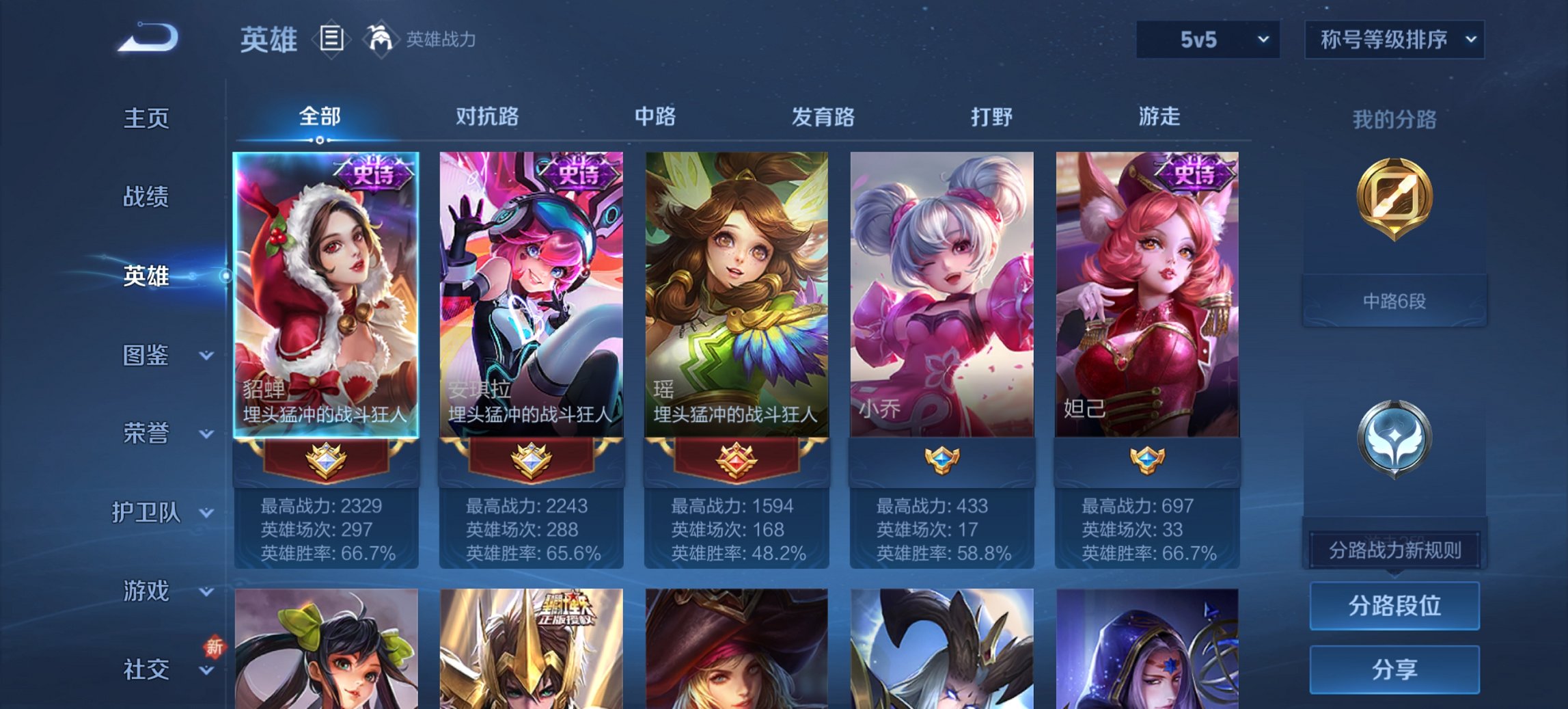Open the 5v5 mode dropdown
The width and height of the screenshot is (1568, 709).
[1207, 40]
